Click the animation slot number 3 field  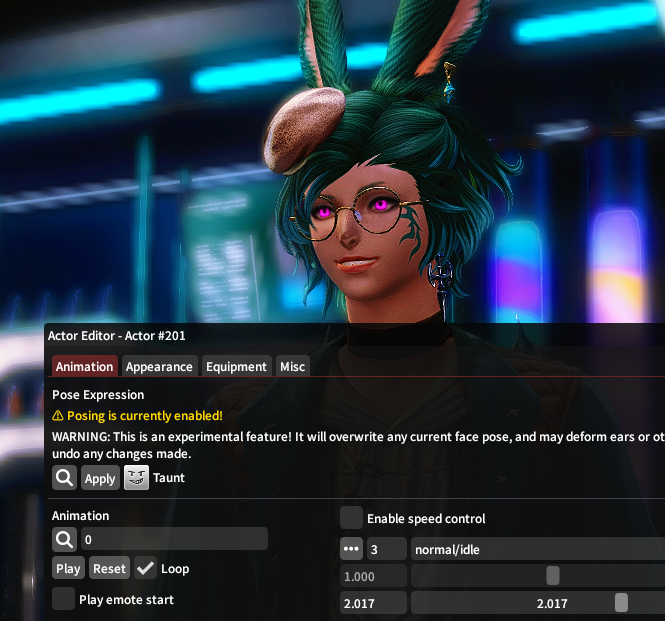[386, 549]
